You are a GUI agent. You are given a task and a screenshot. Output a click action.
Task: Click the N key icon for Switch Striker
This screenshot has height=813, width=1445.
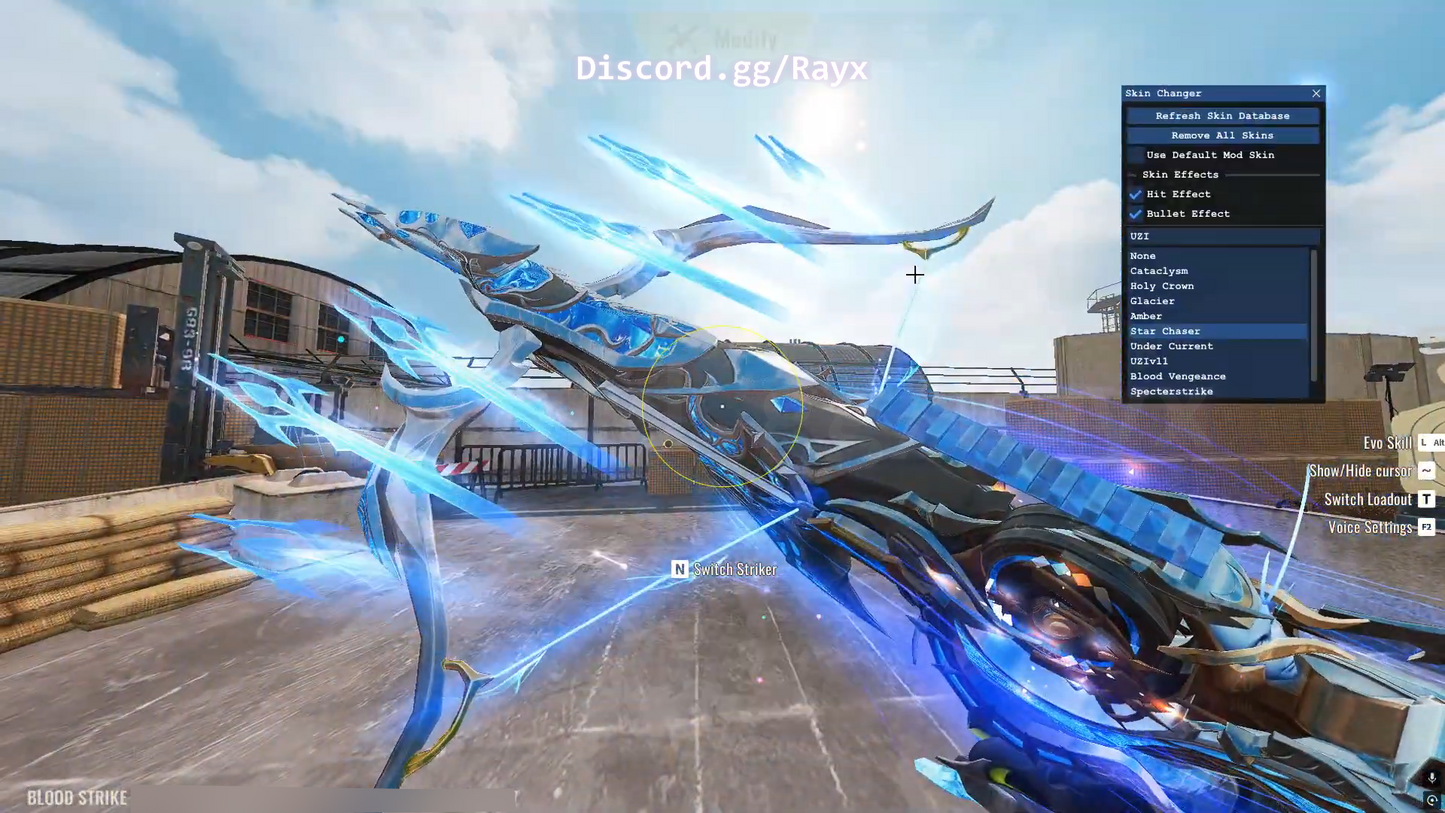click(679, 569)
